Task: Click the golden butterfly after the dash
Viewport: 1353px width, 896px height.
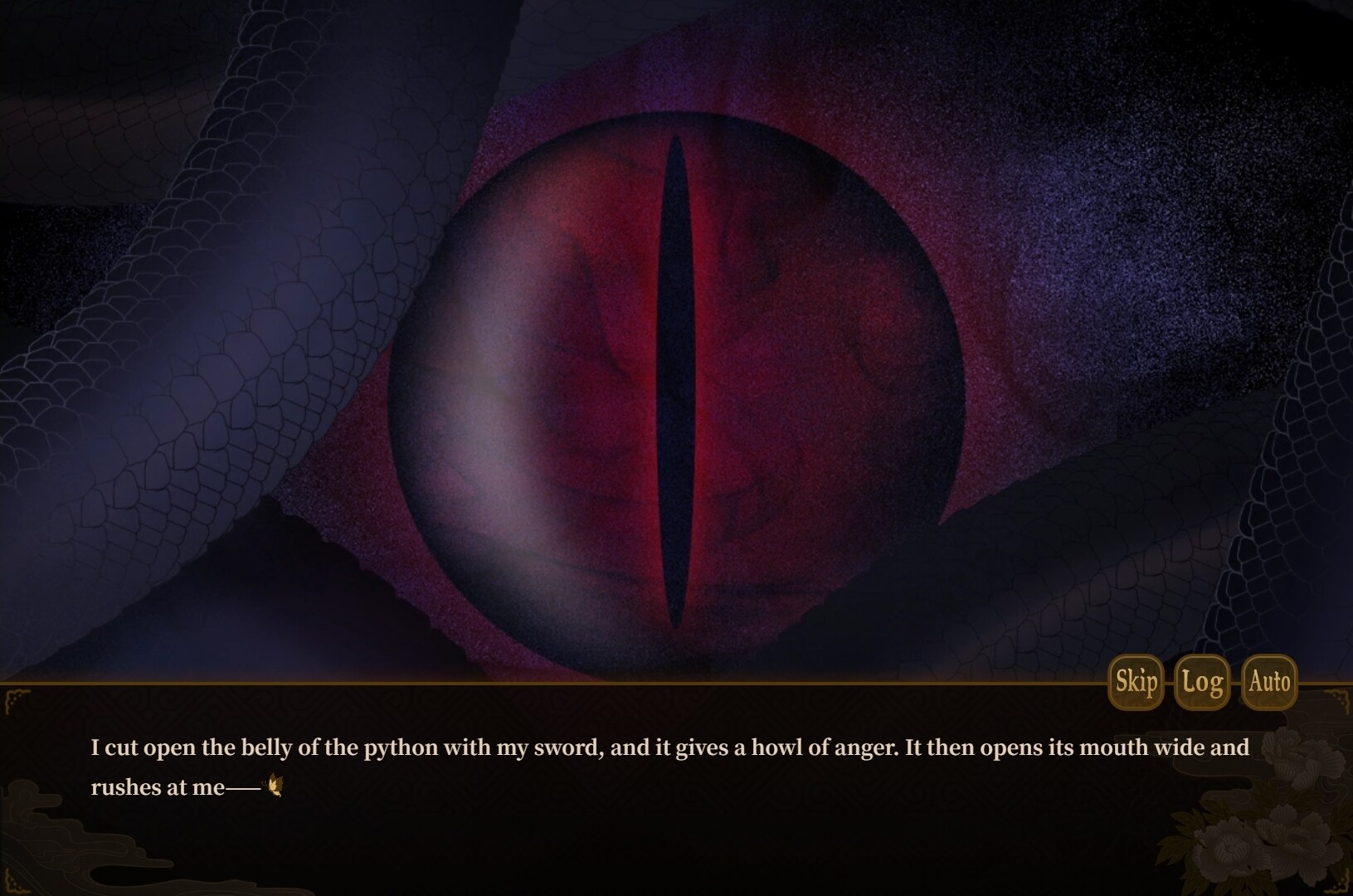Action: click(x=275, y=784)
